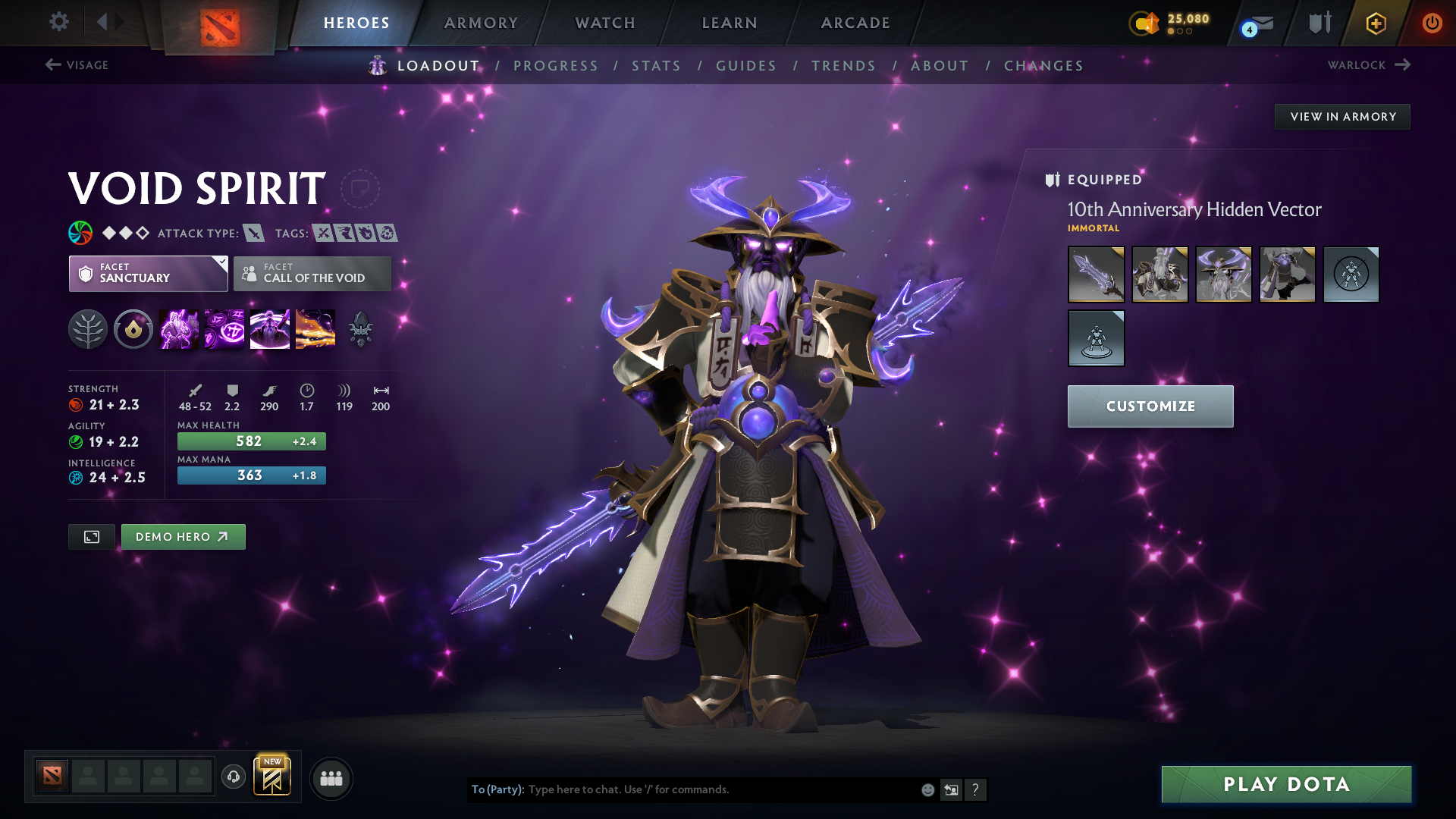Click the CUSTOMIZE button under equipped items
Screen dimensions: 1456x819
tap(1150, 406)
